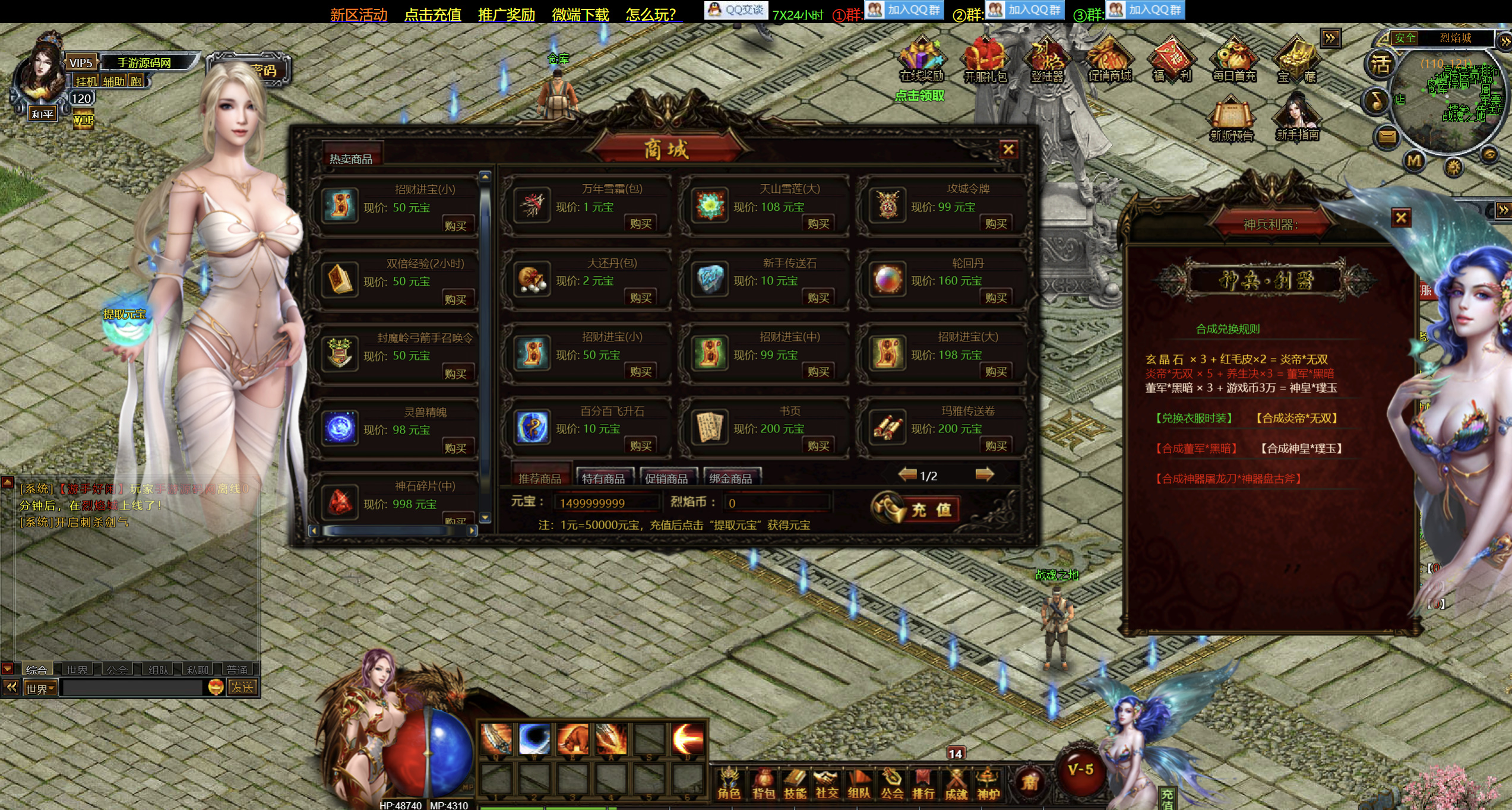
Task: Purchase the 玛雅传送卷 item
Action: coord(995,446)
